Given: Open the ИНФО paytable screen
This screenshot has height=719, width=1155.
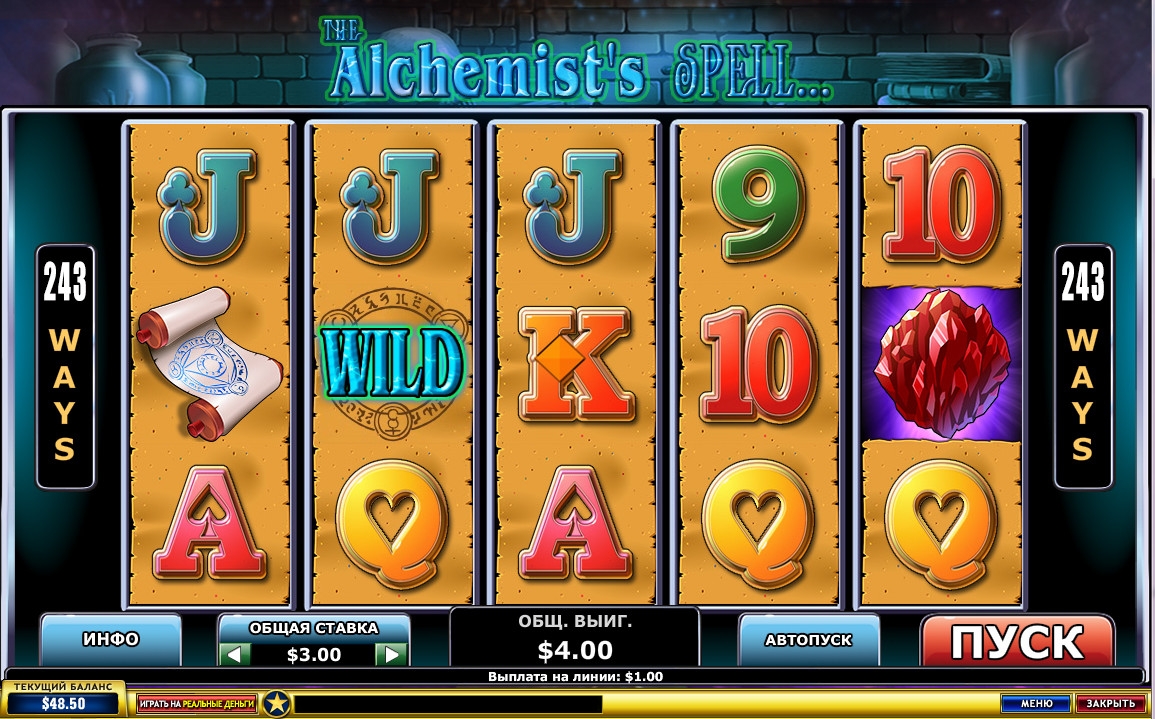Looking at the screenshot, I should [x=111, y=639].
